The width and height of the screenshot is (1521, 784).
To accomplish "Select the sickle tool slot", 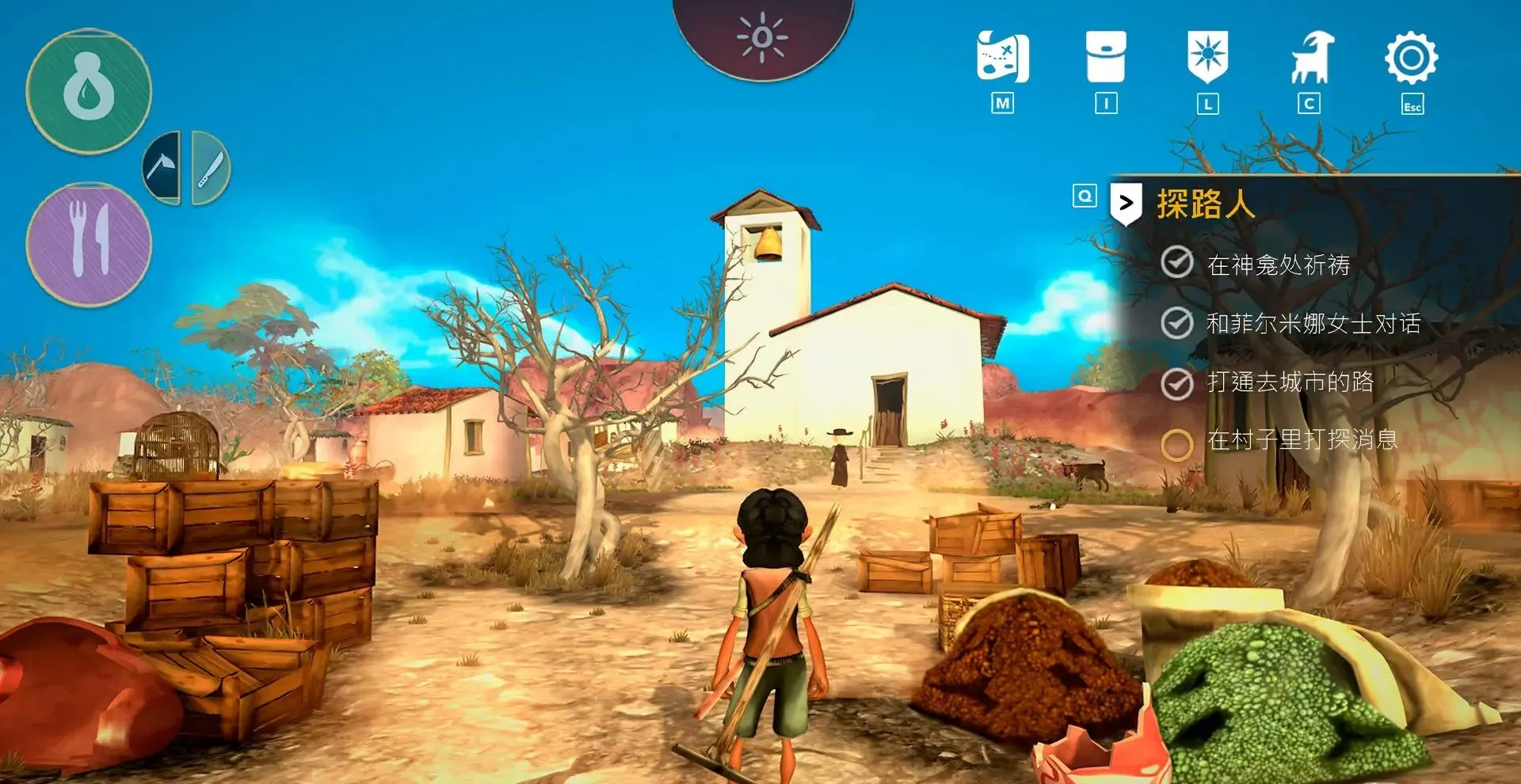I will 162,168.
